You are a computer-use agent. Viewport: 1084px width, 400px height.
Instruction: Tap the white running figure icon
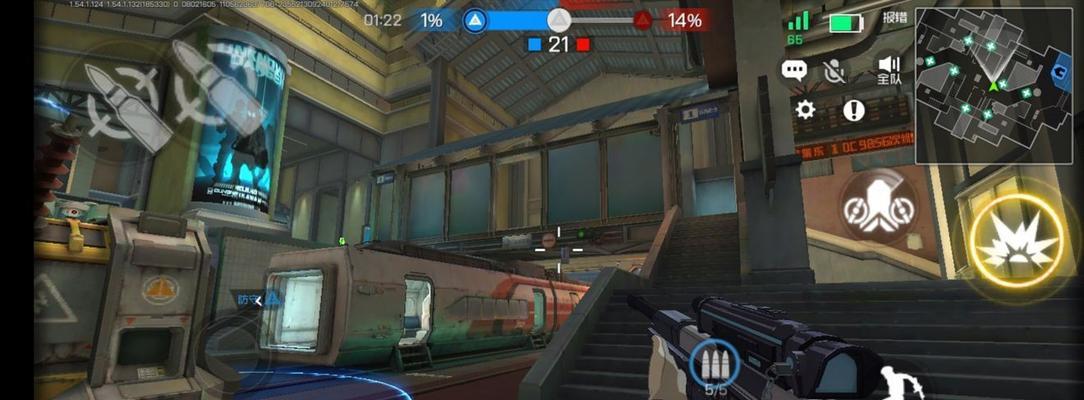902,382
